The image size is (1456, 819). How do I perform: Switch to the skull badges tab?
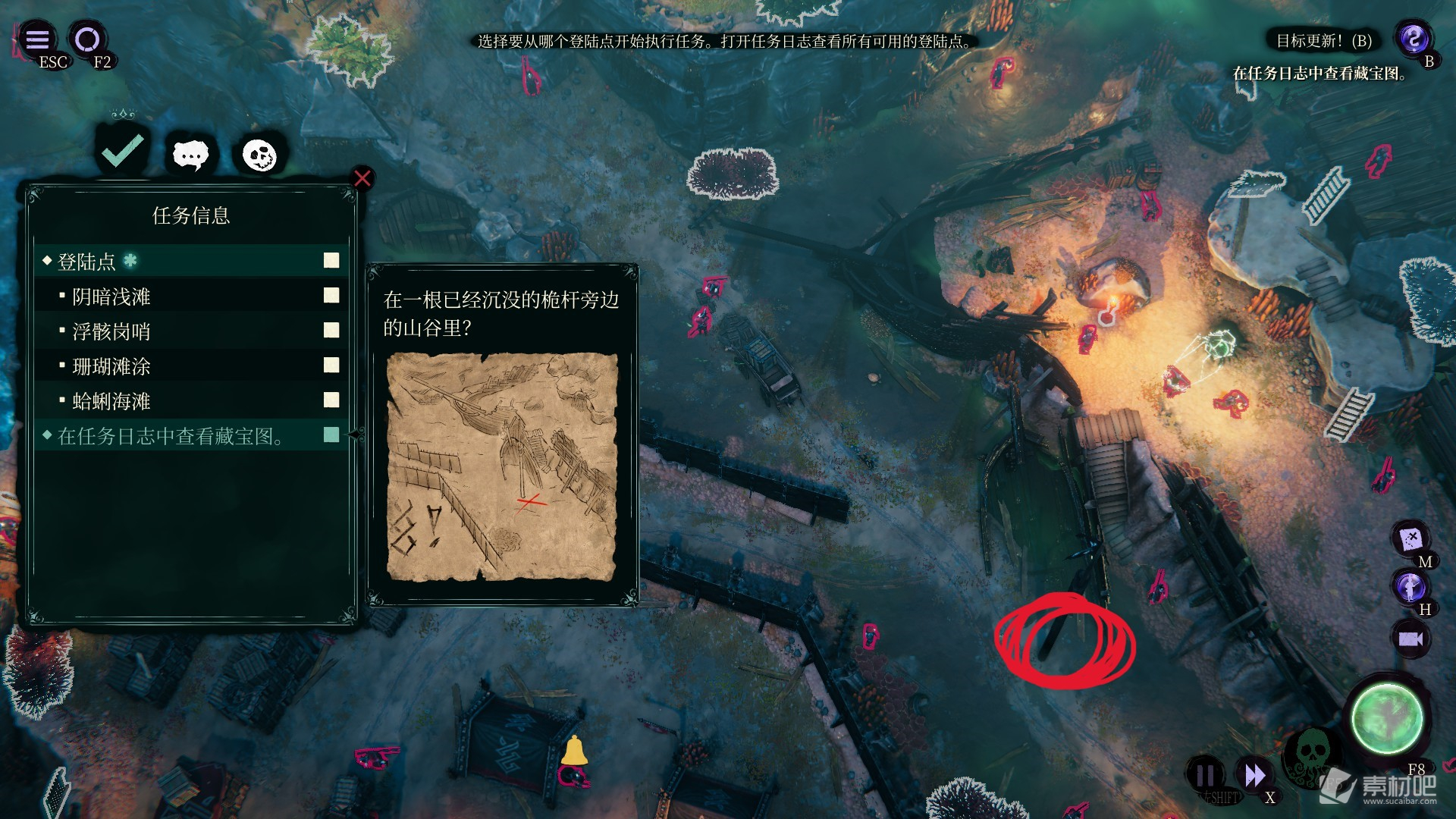[x=259, y=155]
